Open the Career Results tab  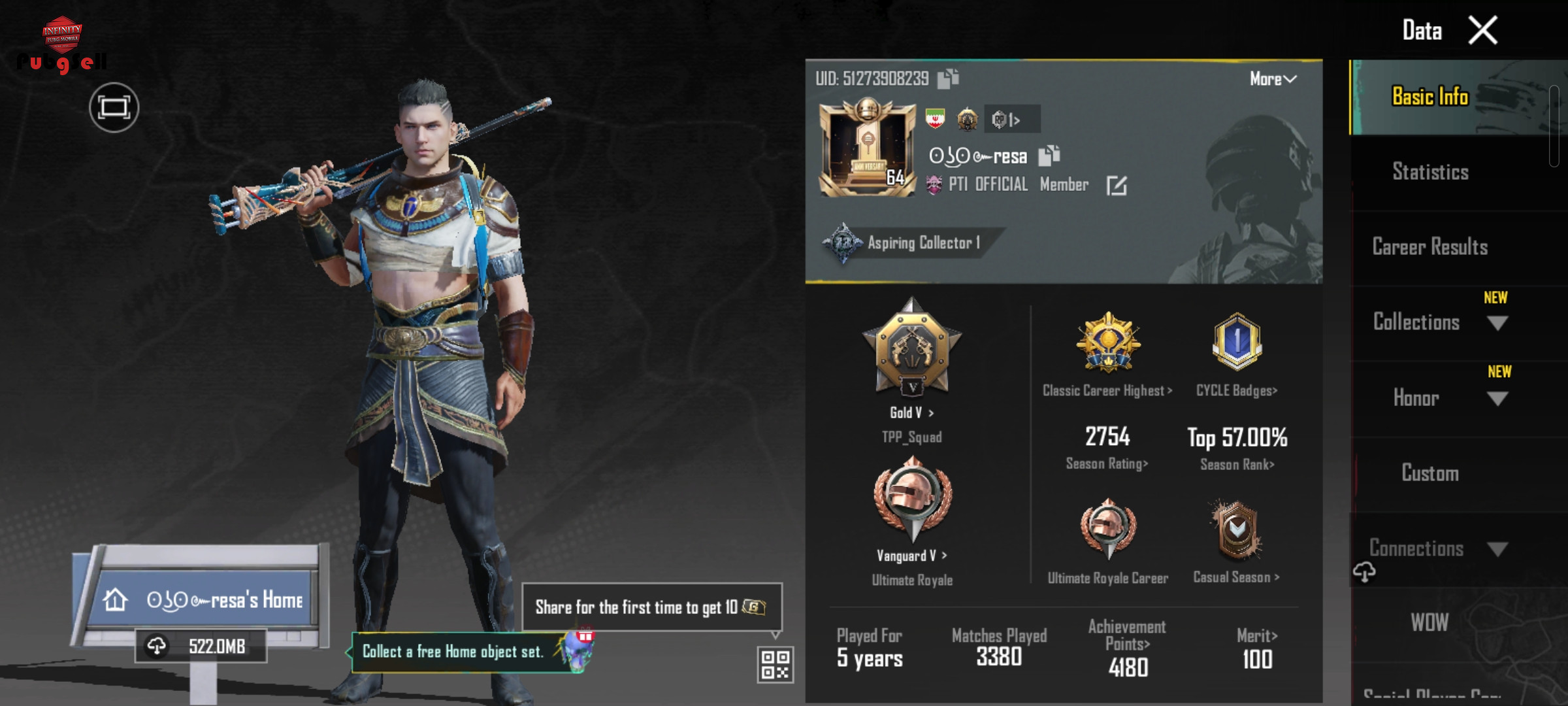pos(1430,247)
